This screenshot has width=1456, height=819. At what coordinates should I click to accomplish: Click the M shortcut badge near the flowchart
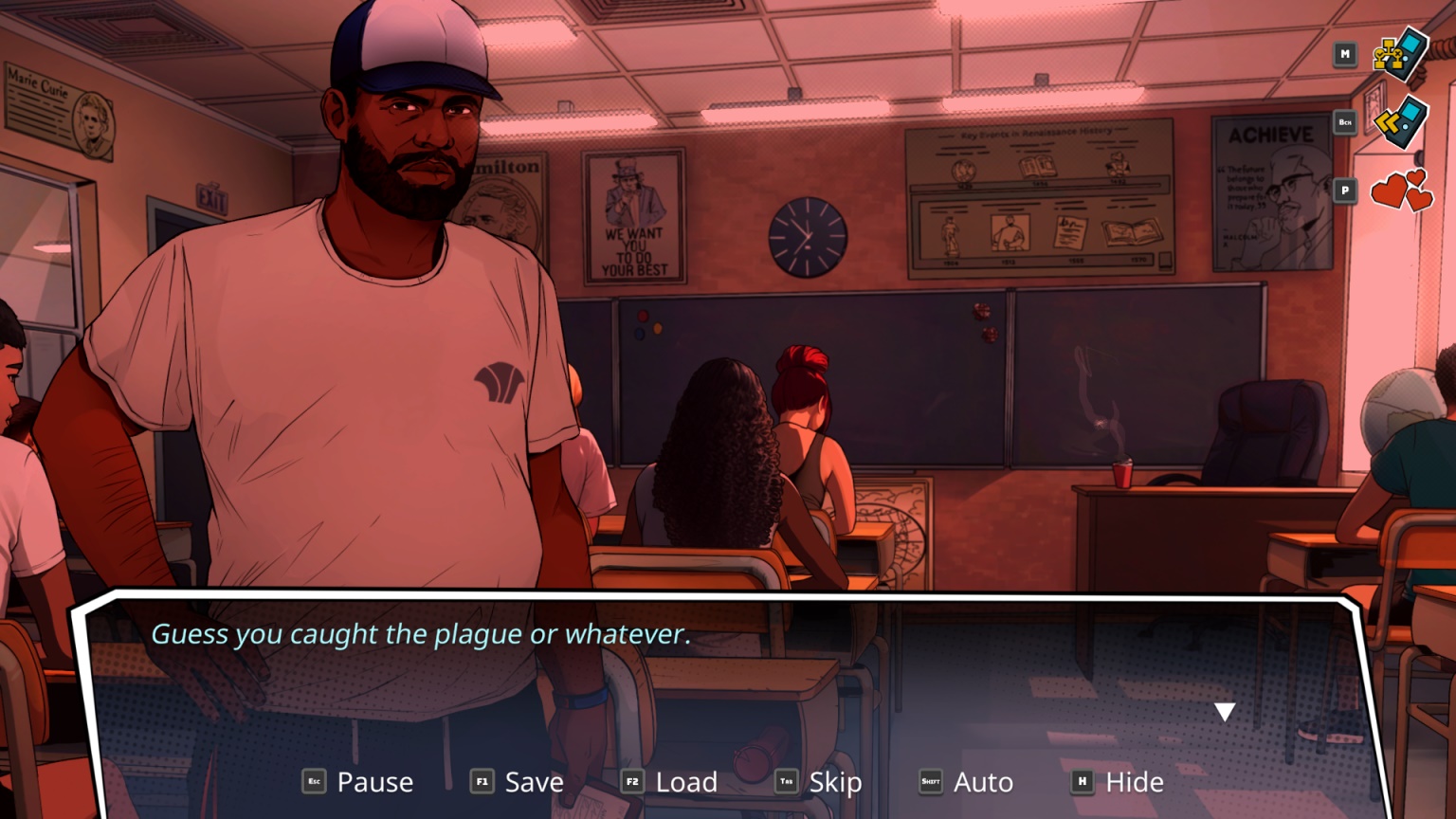(x=1343, y=54)
